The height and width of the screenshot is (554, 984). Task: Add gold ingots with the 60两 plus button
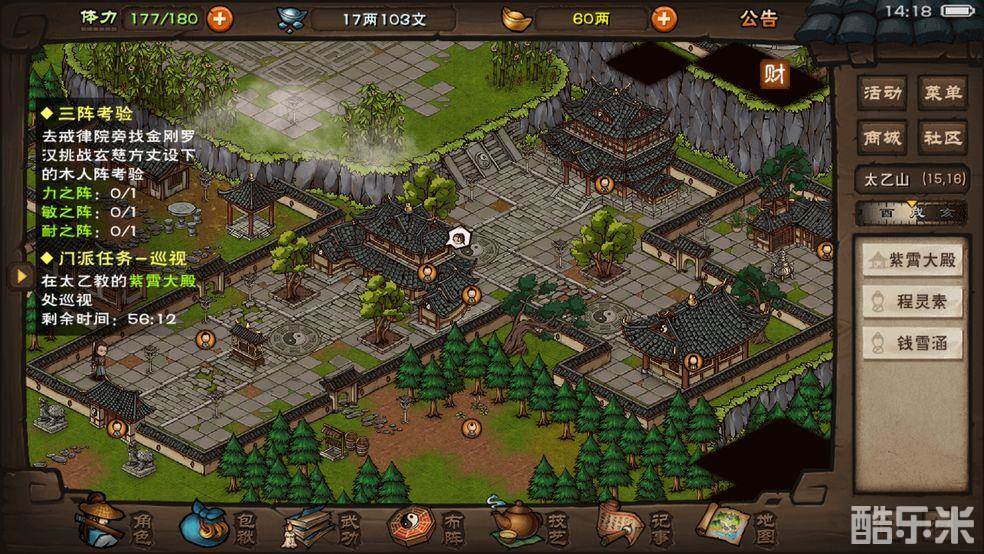(x=662, y=18)
